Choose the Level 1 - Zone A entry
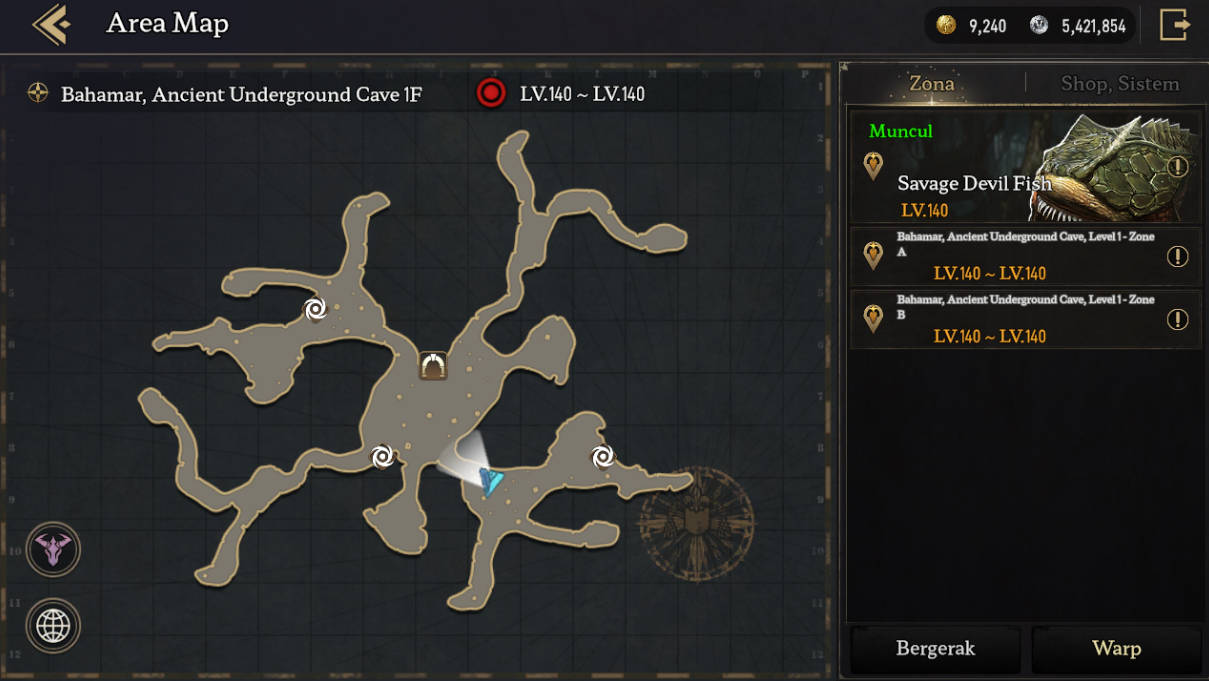1209x681 pixels. click(x=1010, y=256)
